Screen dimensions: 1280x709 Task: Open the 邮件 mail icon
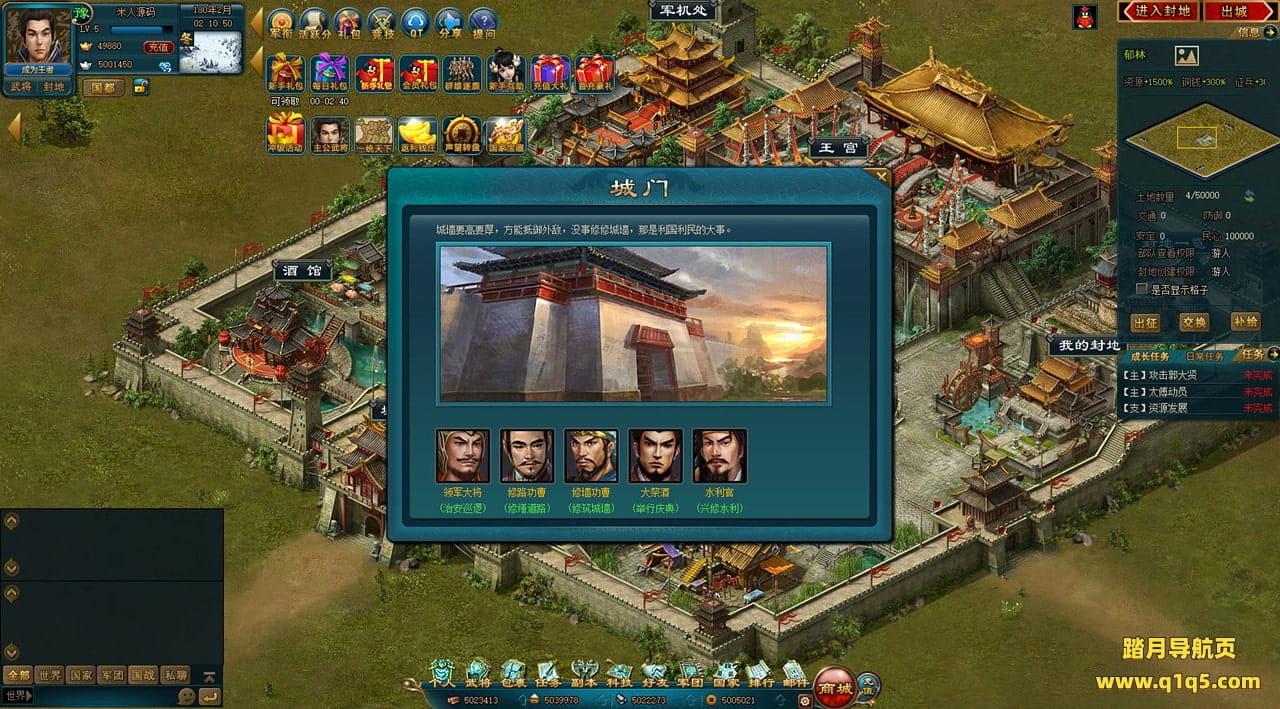click(x=794, y=674)
